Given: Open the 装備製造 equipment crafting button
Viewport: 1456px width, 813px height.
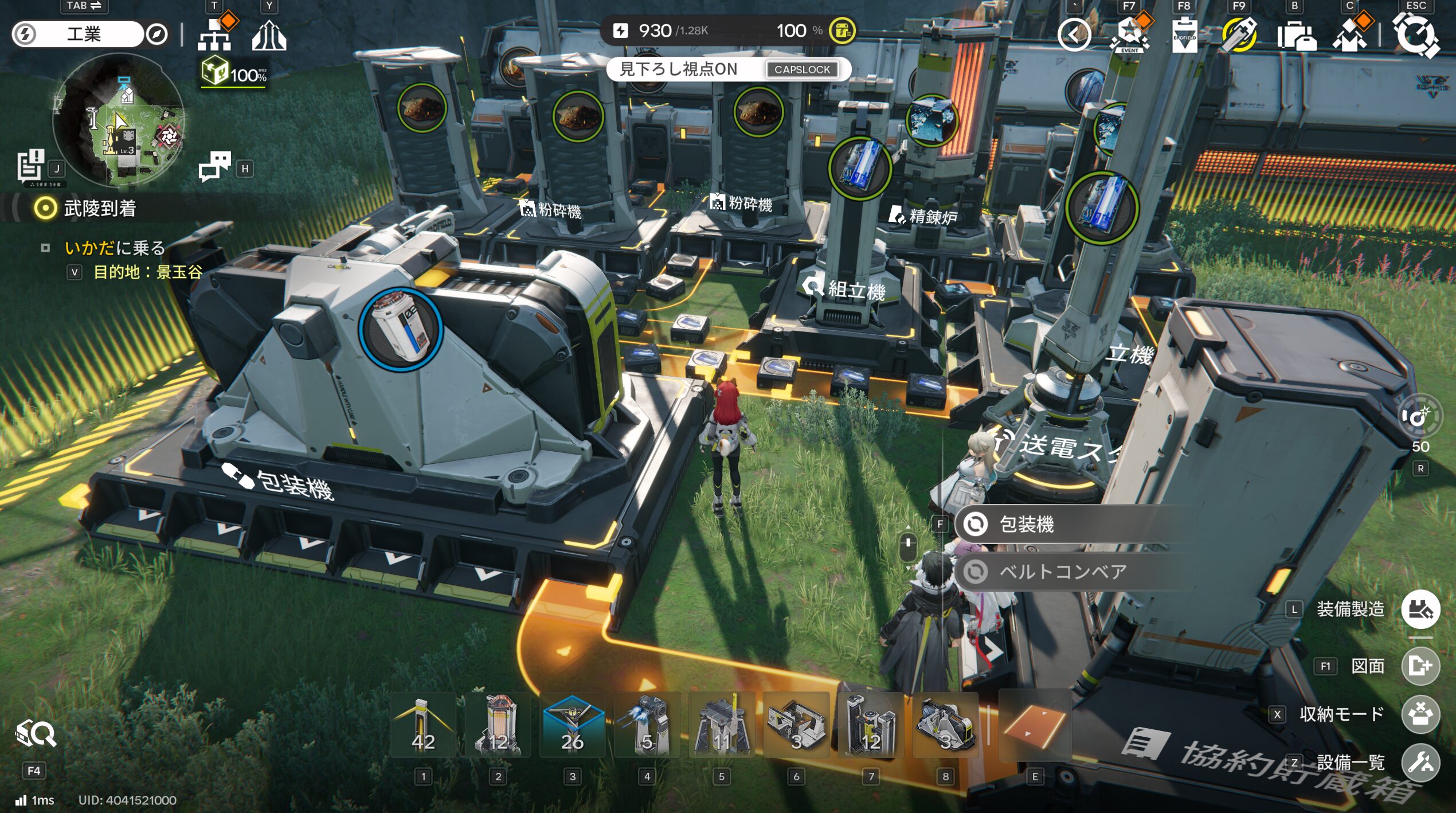Looking at the screenshot, I should [x=1420, y=609].
